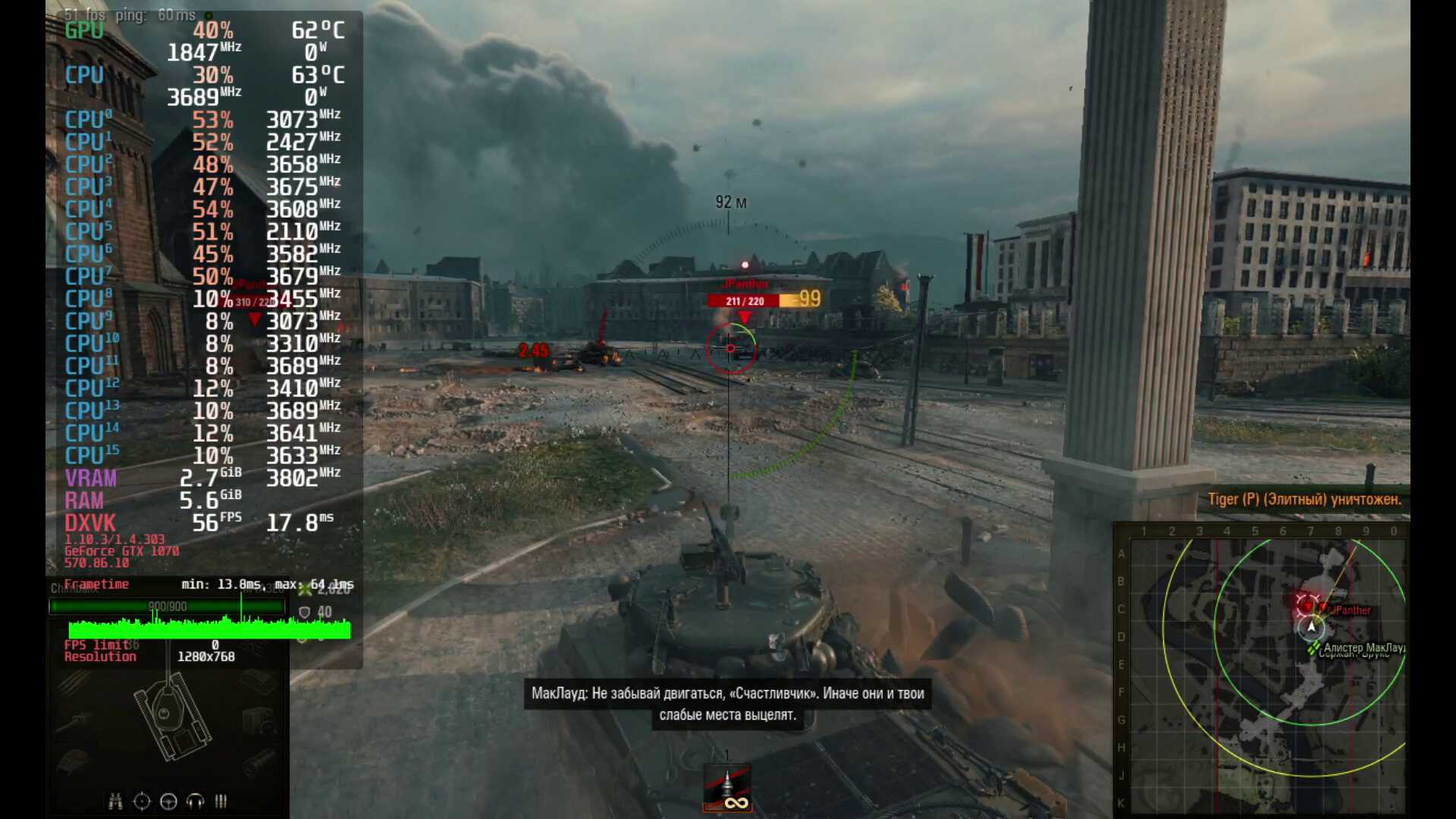Click the commander binoculars crew icon
This screenshot has width=1456, height=819.
click(x=115, y=802)
